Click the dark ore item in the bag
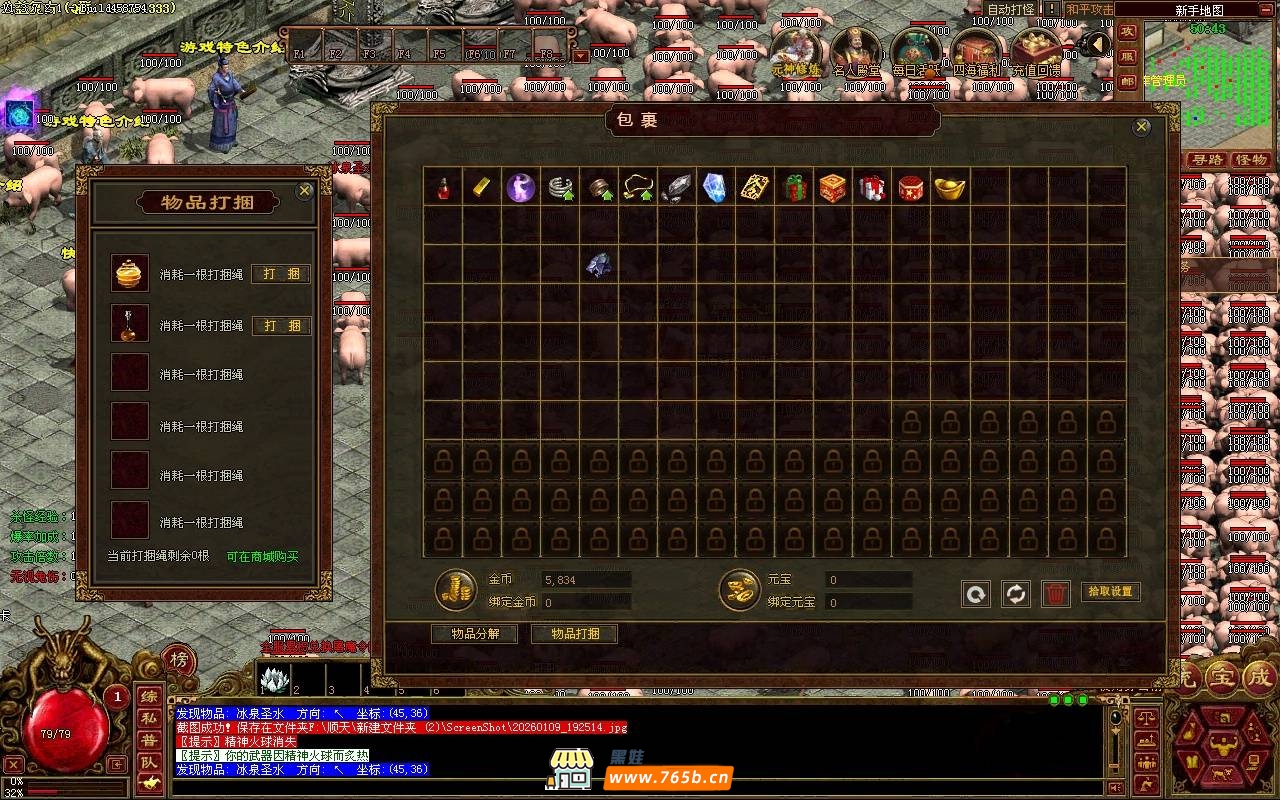1280x800 pixels. pyautogui.click(x=598, y=264)
